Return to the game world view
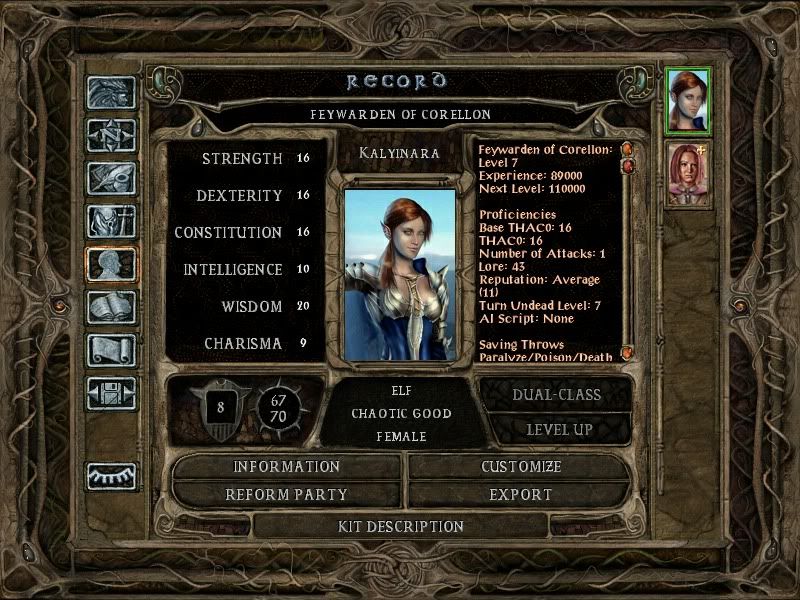 tap(111, 92)
